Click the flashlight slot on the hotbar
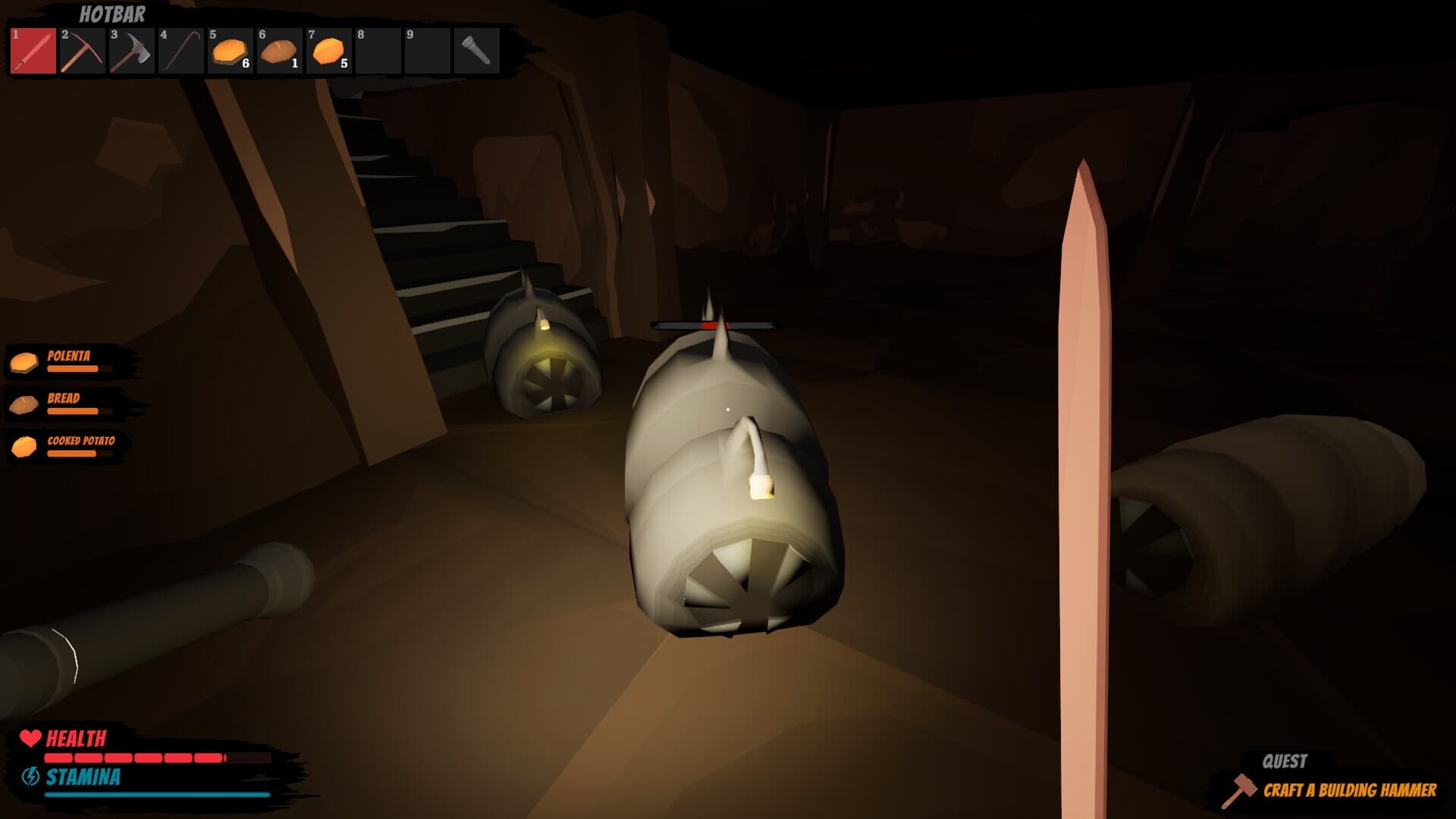This screenshot has height=819, width=1456. (476, 51)
